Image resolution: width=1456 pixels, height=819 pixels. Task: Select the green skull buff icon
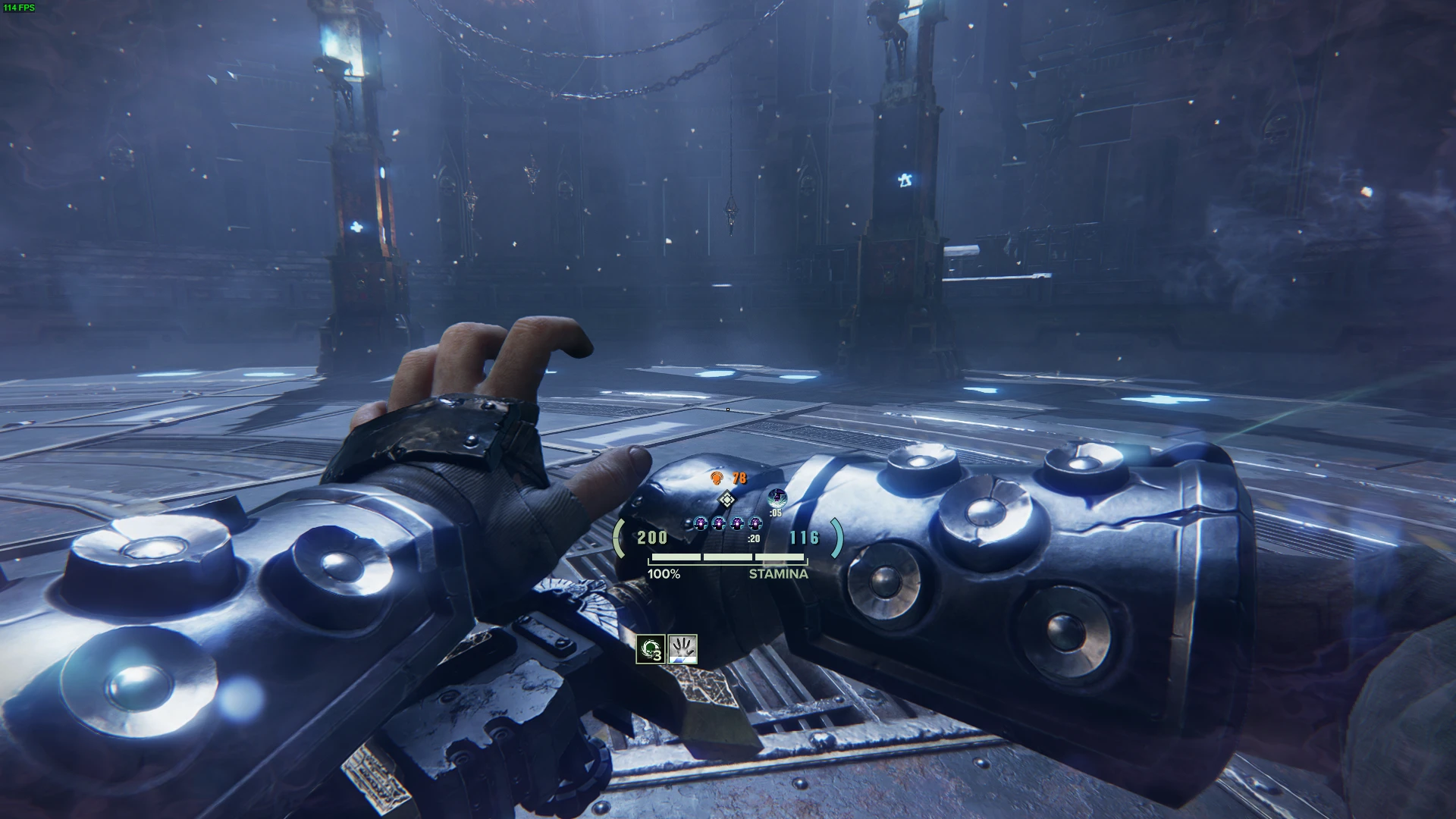[651, 649]
